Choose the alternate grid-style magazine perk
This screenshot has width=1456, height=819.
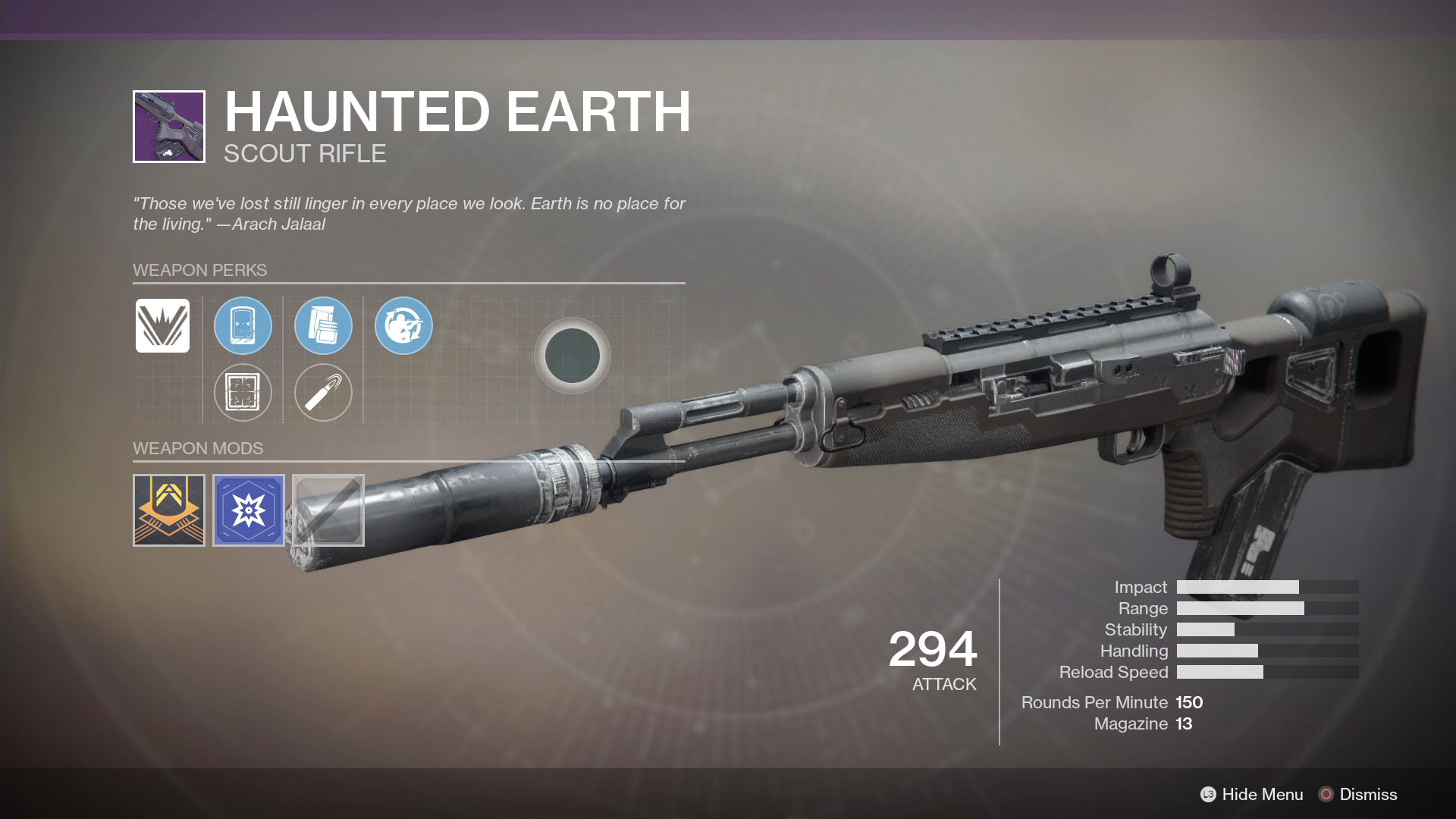(x=243, y=392)
